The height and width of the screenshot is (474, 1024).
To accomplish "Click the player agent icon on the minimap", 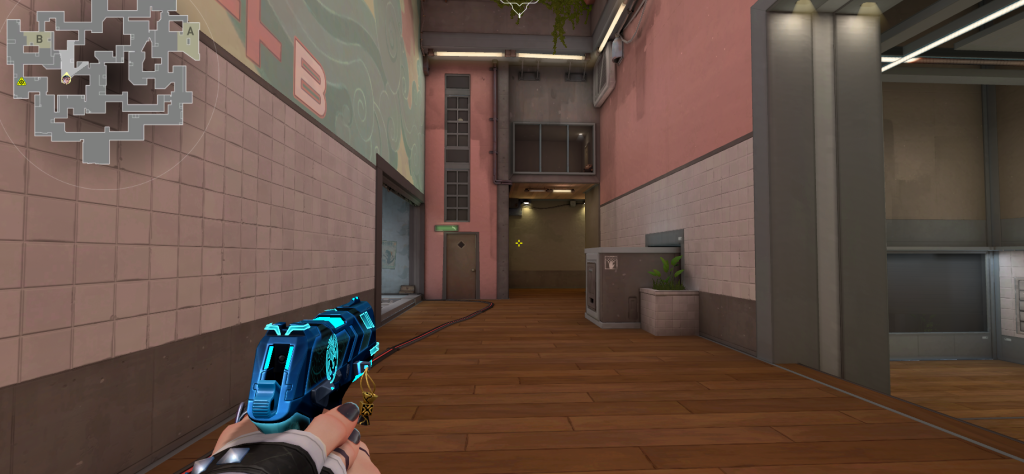I will click(66, 77).
